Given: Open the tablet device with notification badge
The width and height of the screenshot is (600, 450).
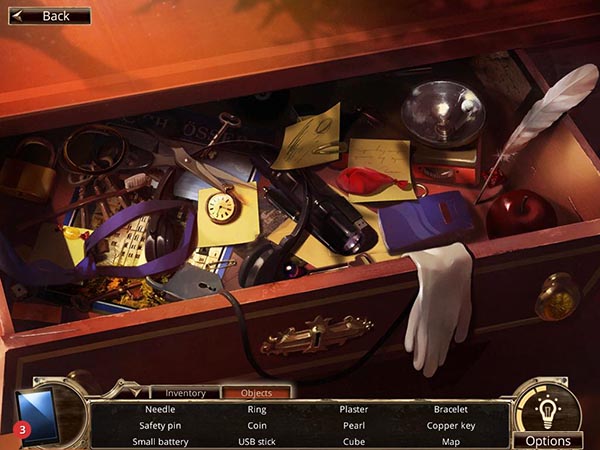Looking at the screenshot, I should 37,412.
